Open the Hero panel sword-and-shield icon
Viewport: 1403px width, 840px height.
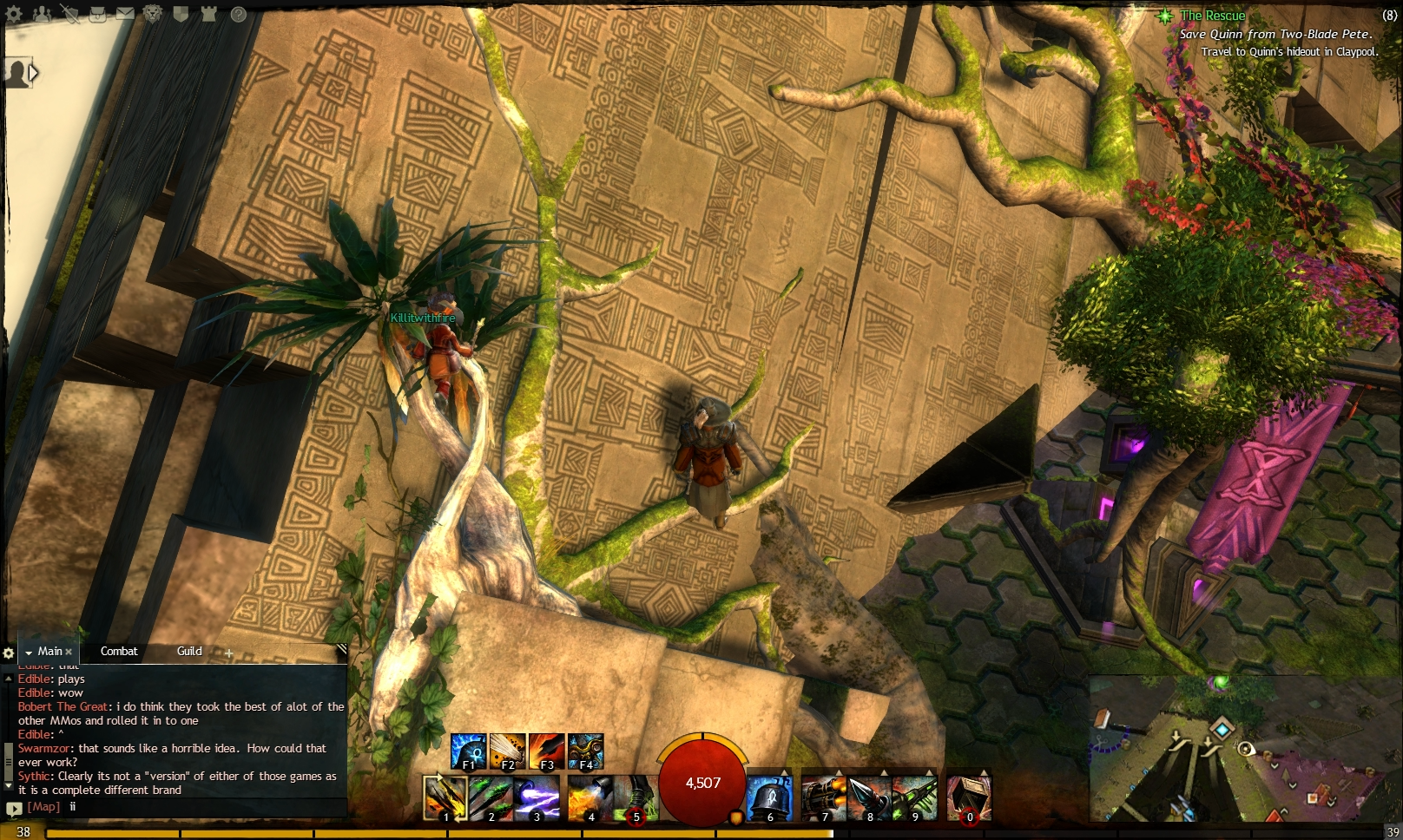(72, 14)
